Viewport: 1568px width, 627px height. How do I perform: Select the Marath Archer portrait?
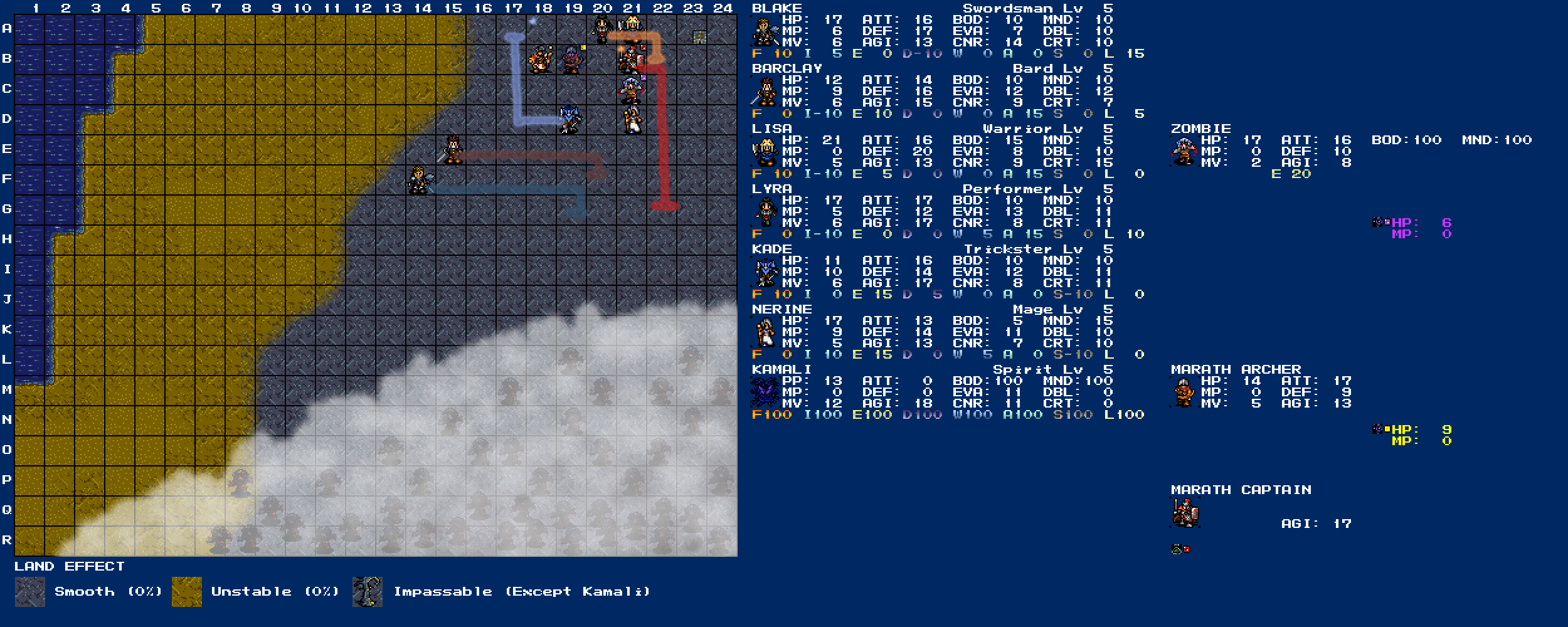point(1184,393)
